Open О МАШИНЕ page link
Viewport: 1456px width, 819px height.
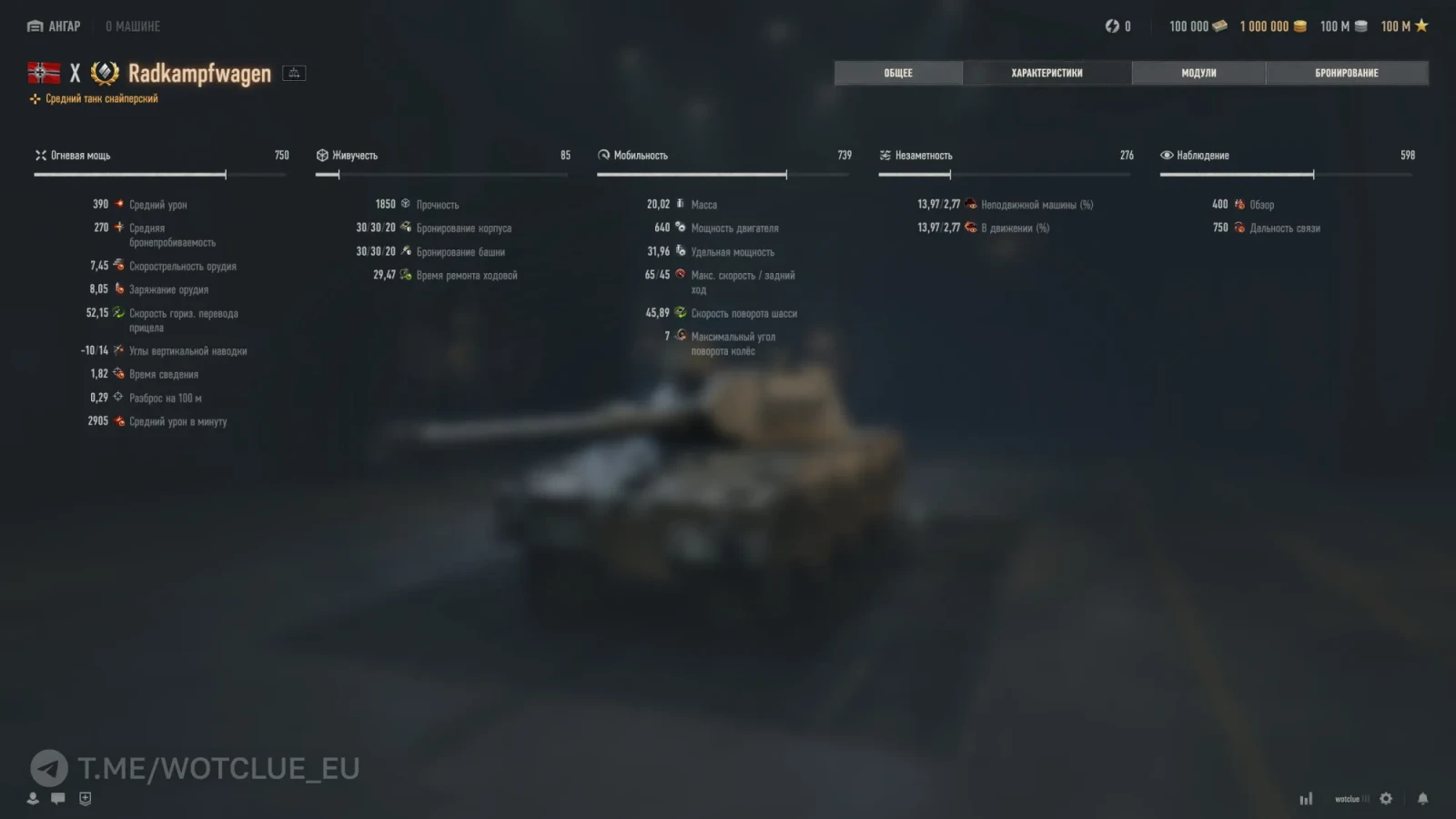(133, 26)
